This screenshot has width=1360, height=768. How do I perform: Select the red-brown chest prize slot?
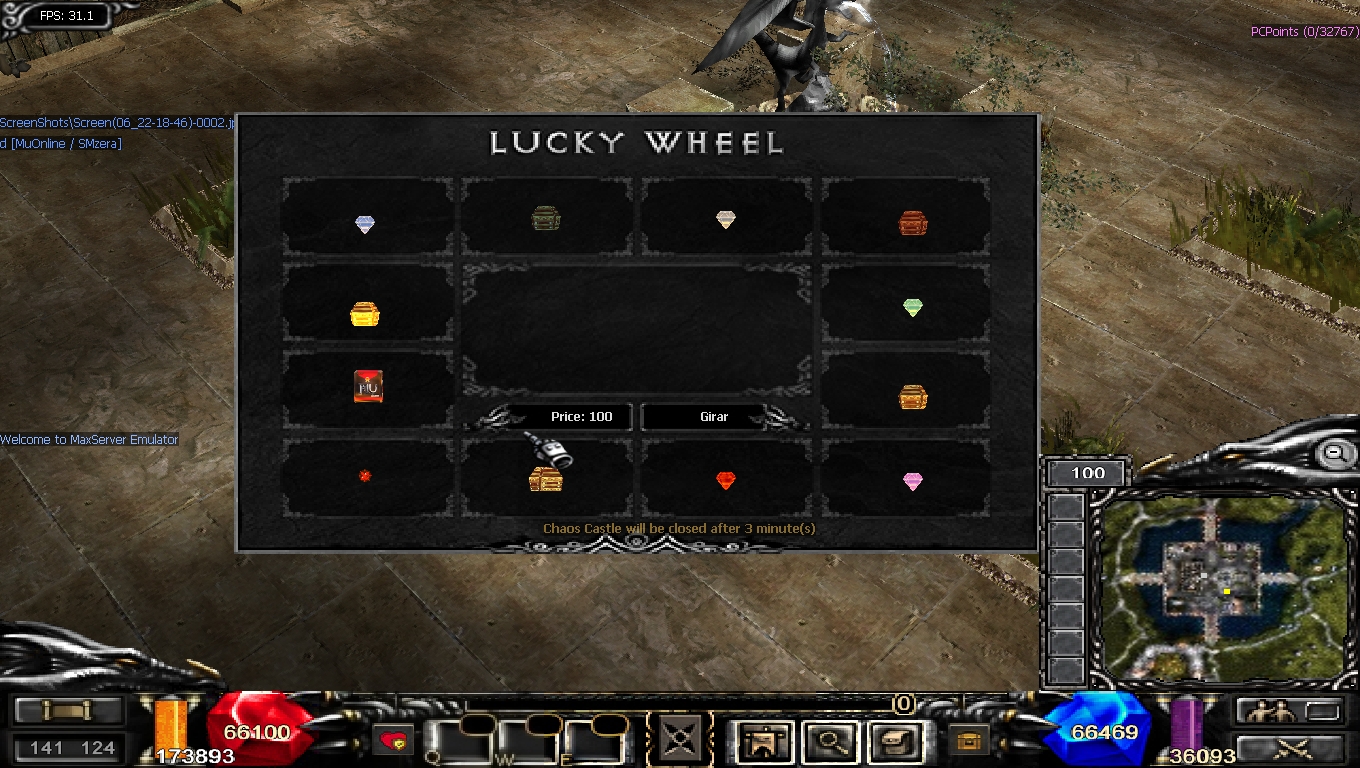point(912,223)
